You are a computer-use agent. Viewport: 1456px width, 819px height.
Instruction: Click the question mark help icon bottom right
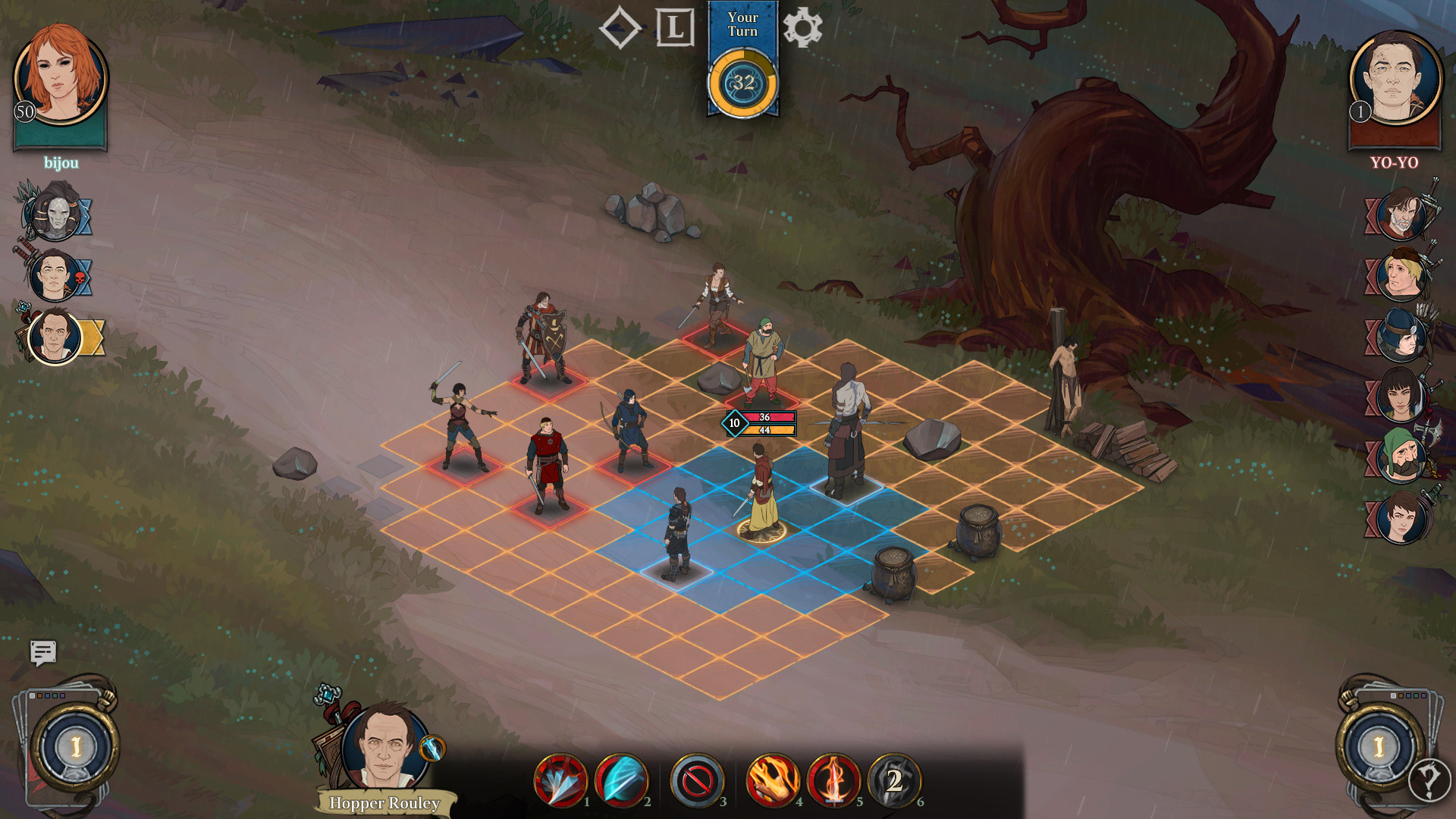pos(1429,777)
